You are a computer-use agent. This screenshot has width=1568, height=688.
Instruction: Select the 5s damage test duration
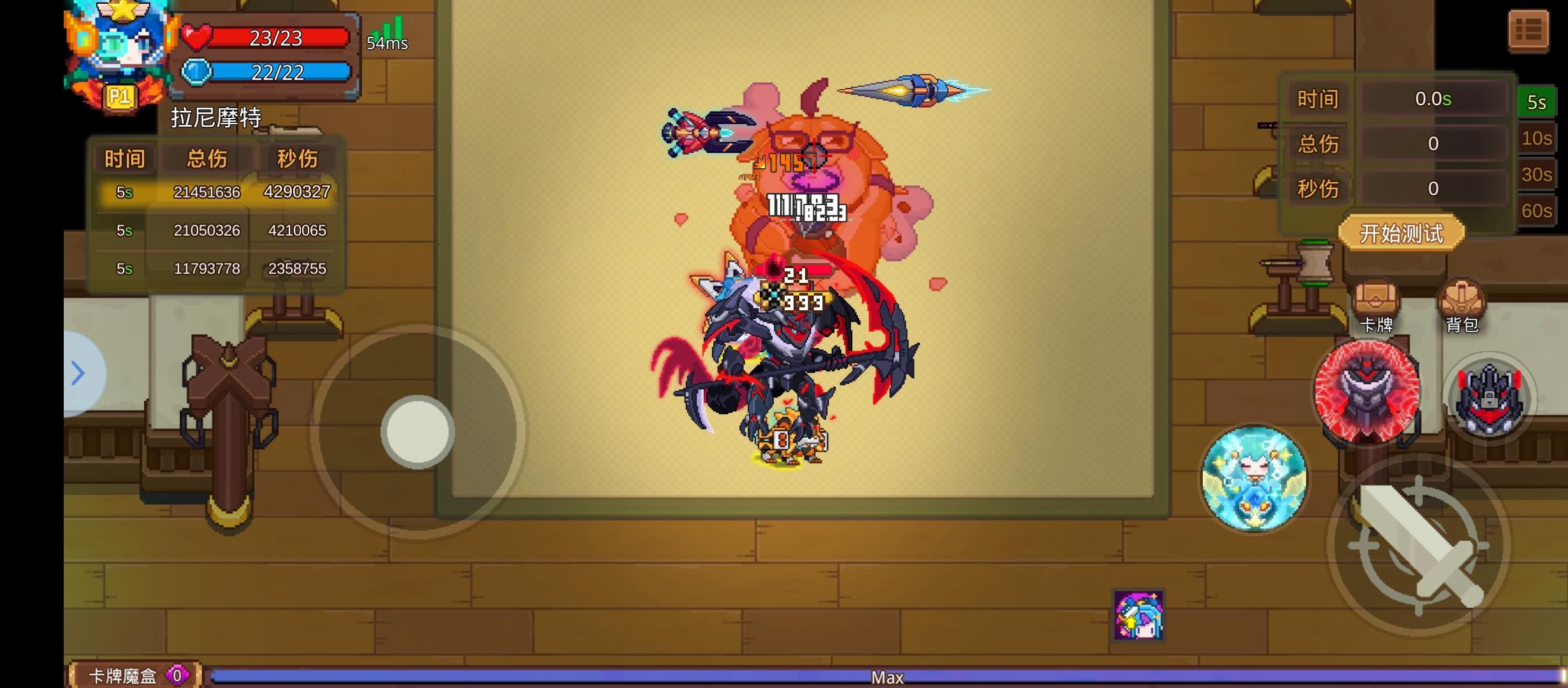point(1536,102)
